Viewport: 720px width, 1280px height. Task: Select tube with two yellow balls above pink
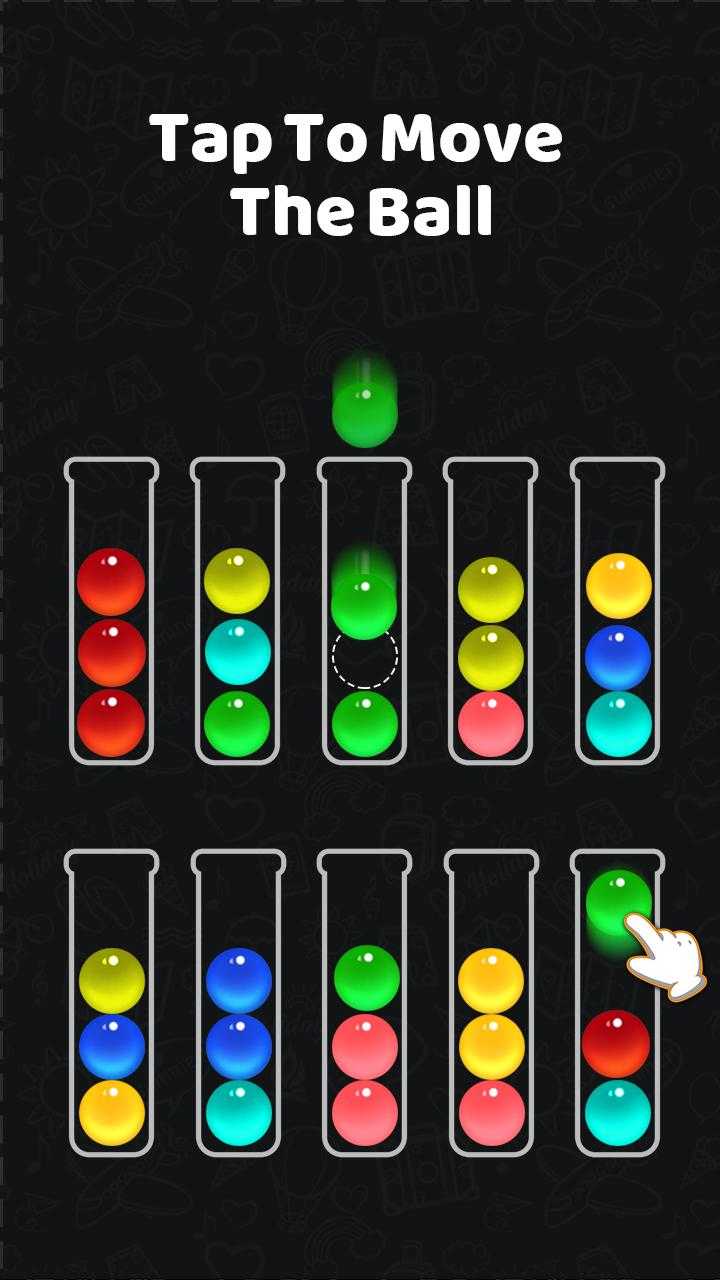(x=490, y=612)
